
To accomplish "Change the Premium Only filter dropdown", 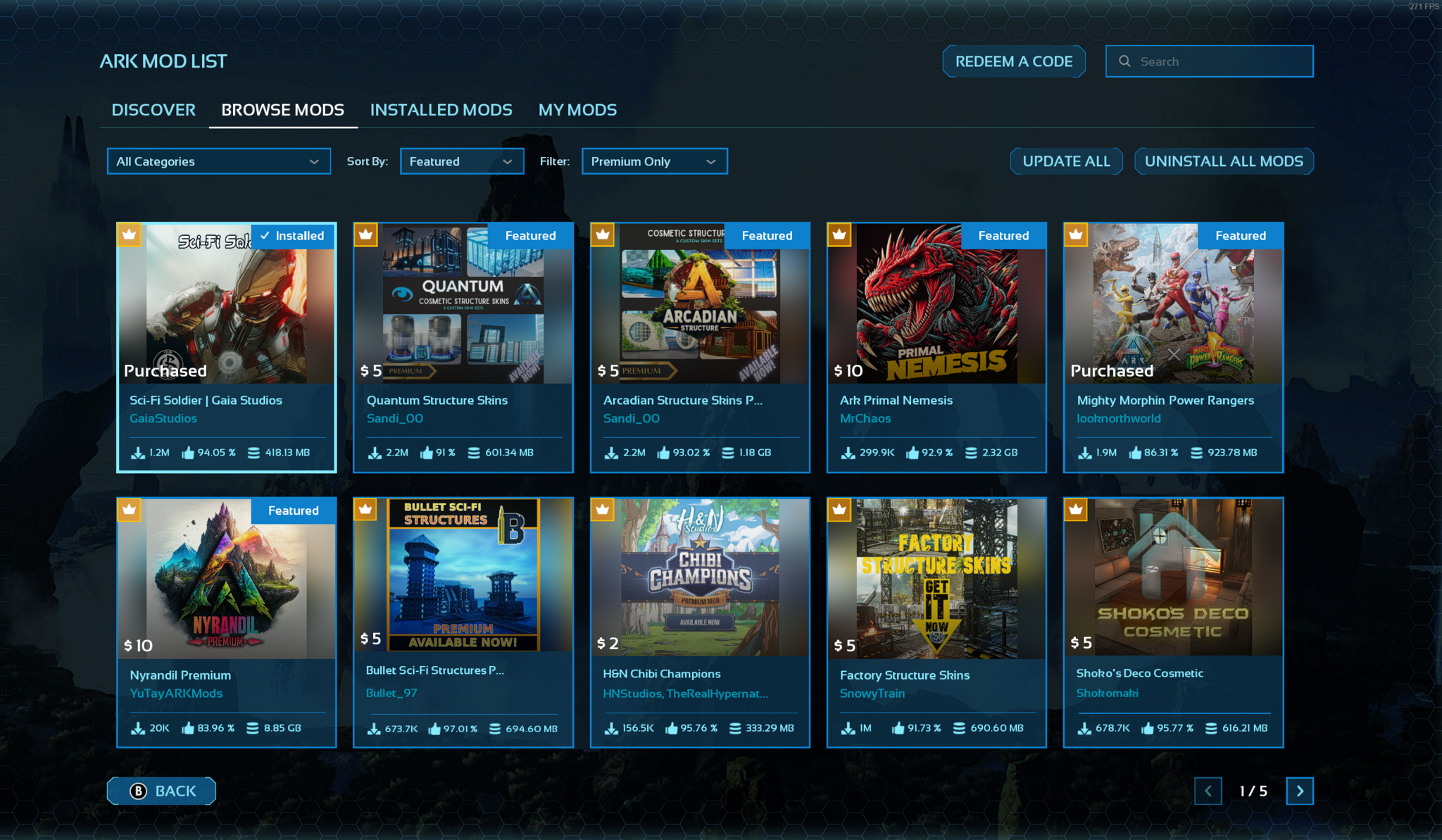I will coord(654,161).
